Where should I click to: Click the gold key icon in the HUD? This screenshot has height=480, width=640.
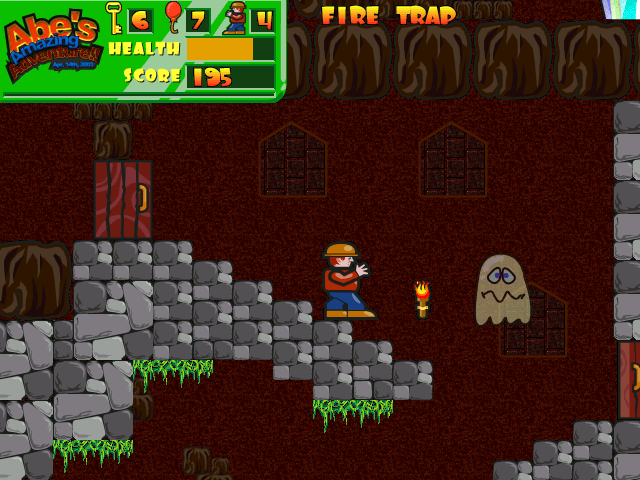tap(114, 17)
